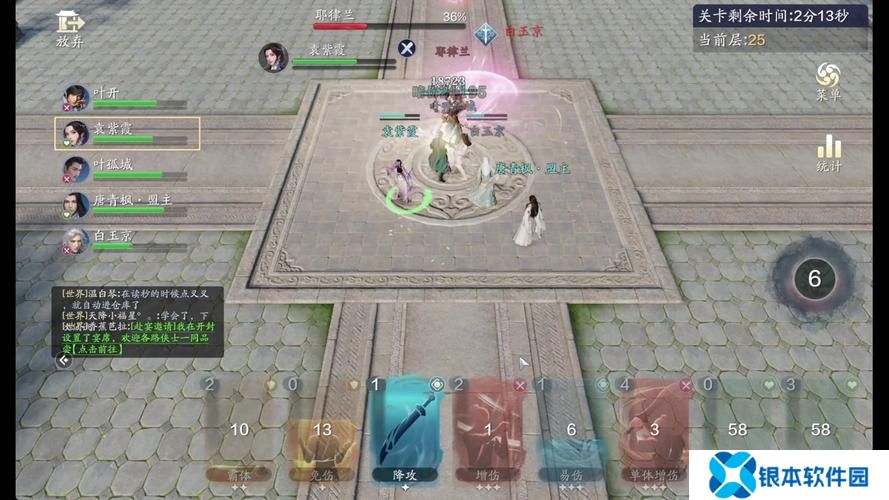Viewport: 889px width, 500px height.
Task: Collapse the chat box with its arrow
Action: 64,361
